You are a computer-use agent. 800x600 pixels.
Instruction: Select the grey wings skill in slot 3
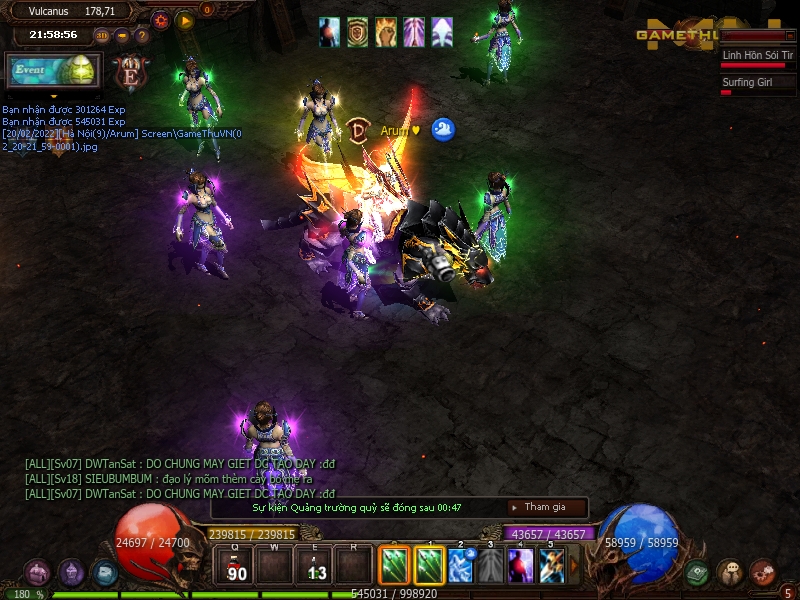tap(491, 566)
